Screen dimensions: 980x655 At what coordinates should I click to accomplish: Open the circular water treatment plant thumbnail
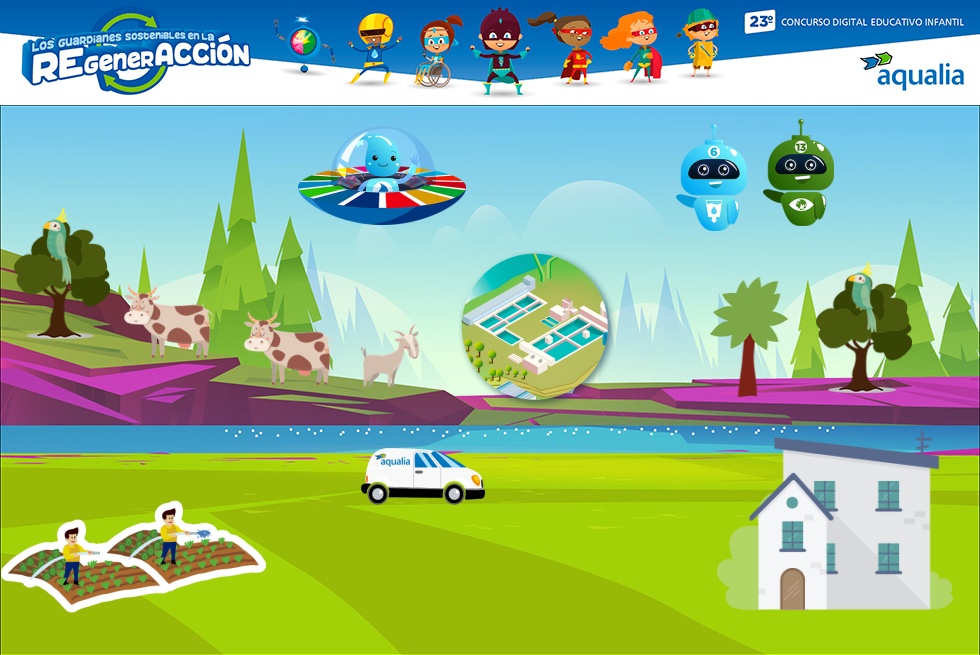click(535, 326)
